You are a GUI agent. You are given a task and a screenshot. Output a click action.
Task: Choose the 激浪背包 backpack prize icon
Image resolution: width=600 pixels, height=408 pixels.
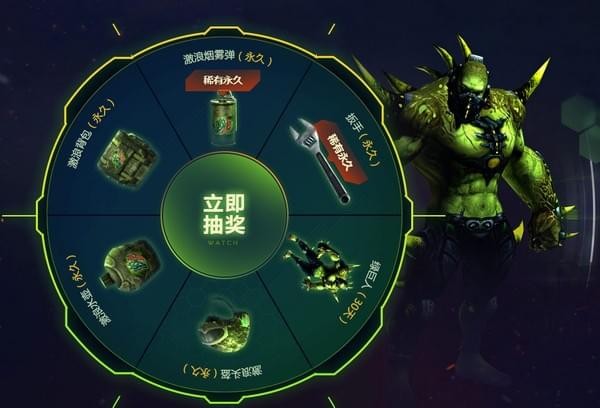127,158
